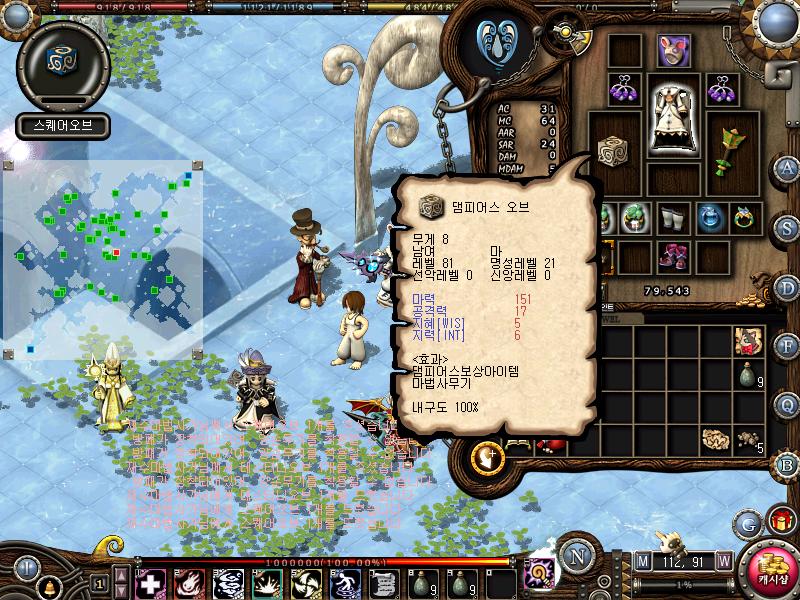This screenshot has width=800, height=600.
Task: Select the white boots equipment slot
Action: click(x=674, y=216)
